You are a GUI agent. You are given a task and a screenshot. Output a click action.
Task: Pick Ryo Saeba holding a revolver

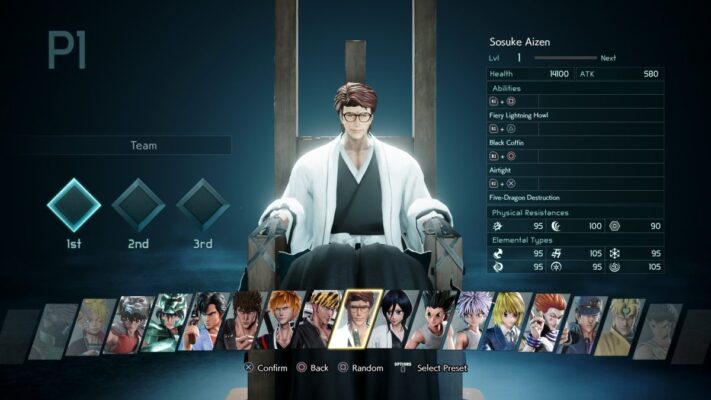pyautogui.click(x=208, y=325)
